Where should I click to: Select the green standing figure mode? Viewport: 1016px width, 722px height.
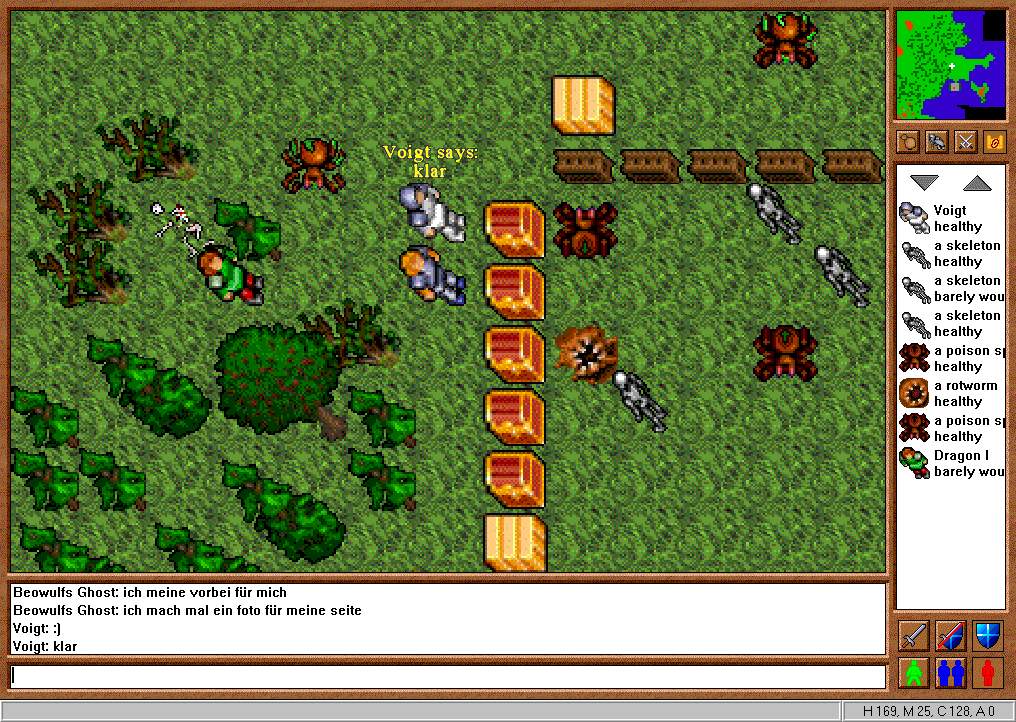tap(914, 672)
